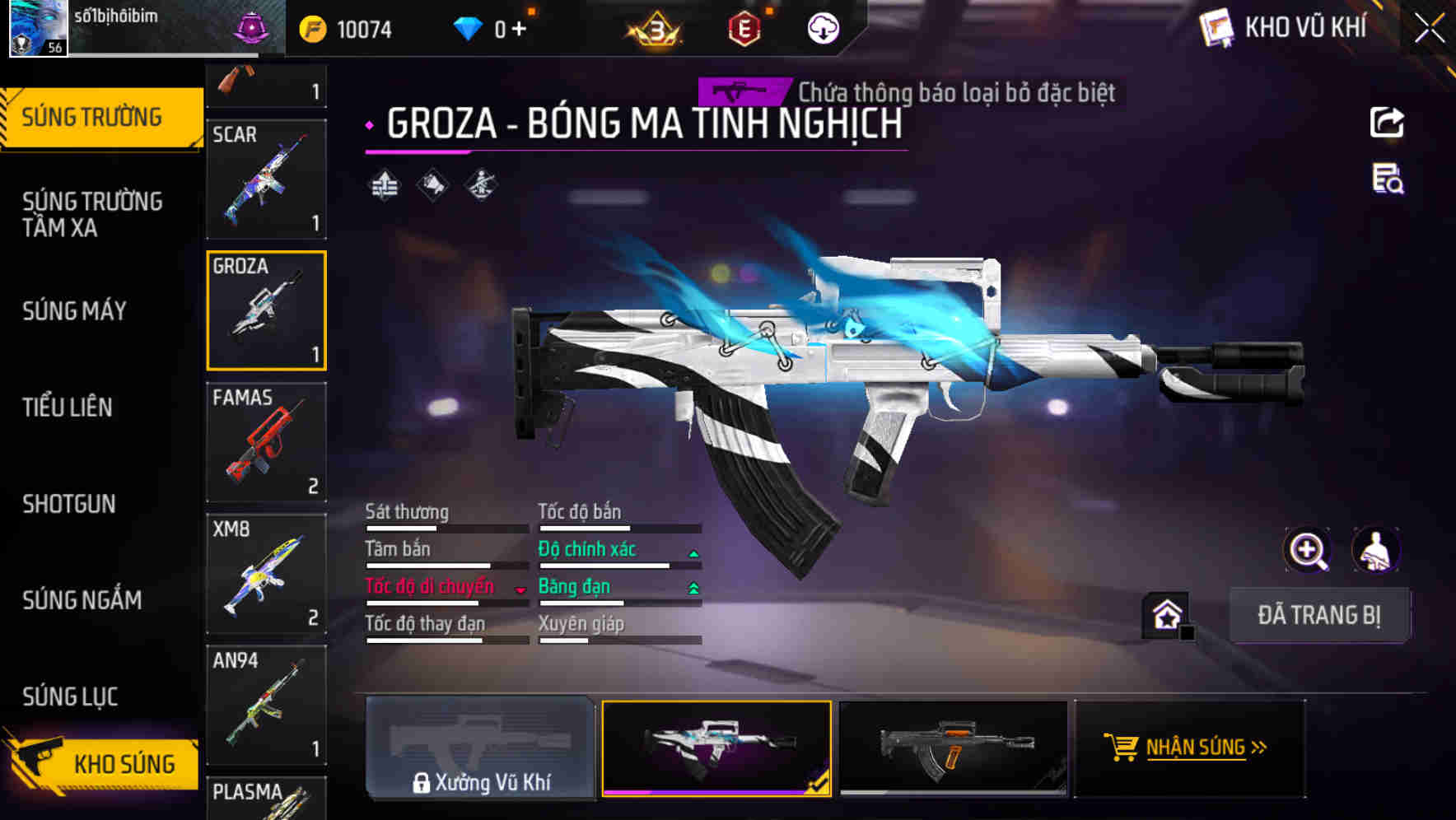Select the black and orange Groza skin
Image resolution: width=1456 pixels, height=820 pixels.
(x=953, y=748)
